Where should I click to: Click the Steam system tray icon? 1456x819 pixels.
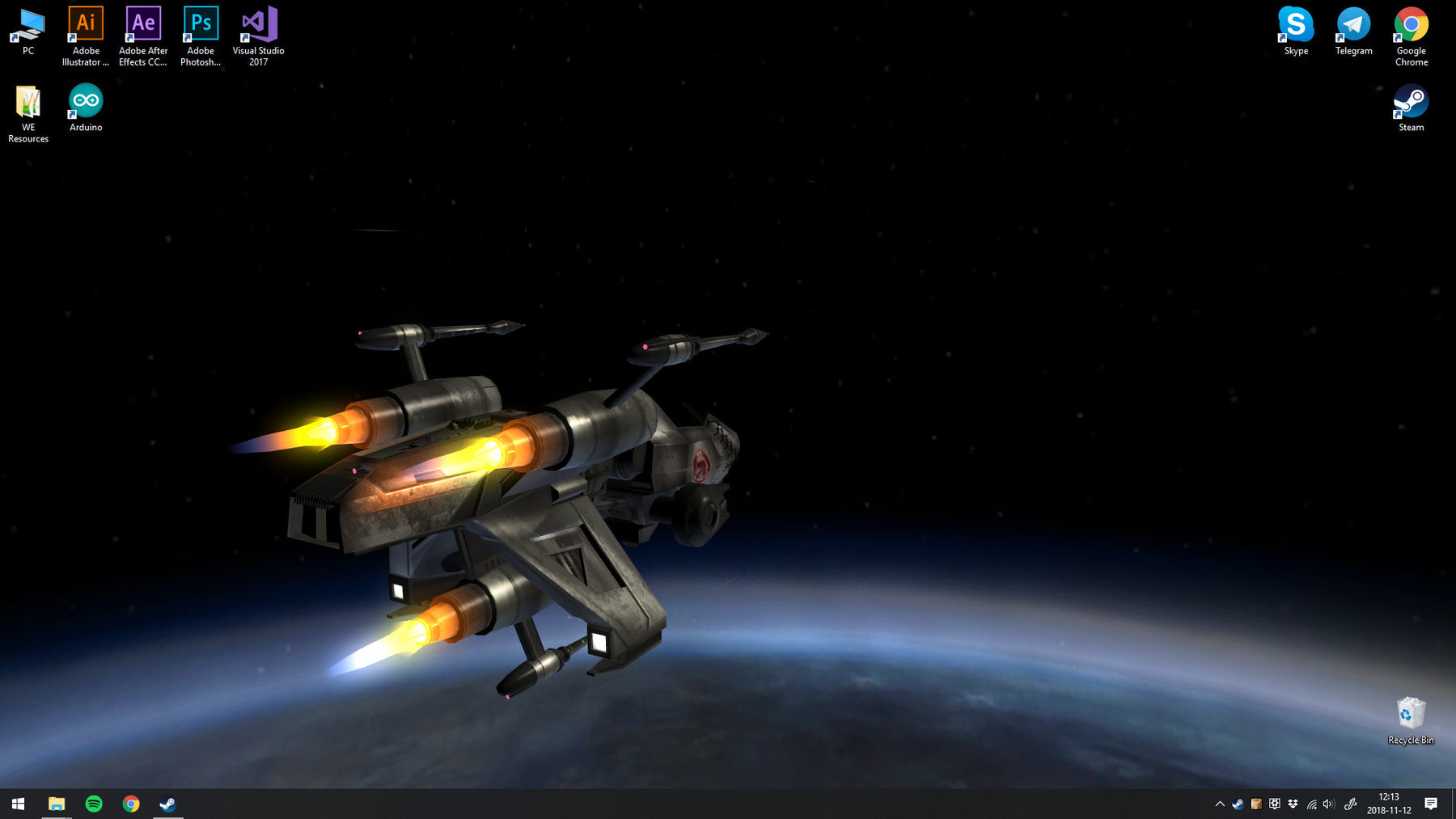(1237, 804)
